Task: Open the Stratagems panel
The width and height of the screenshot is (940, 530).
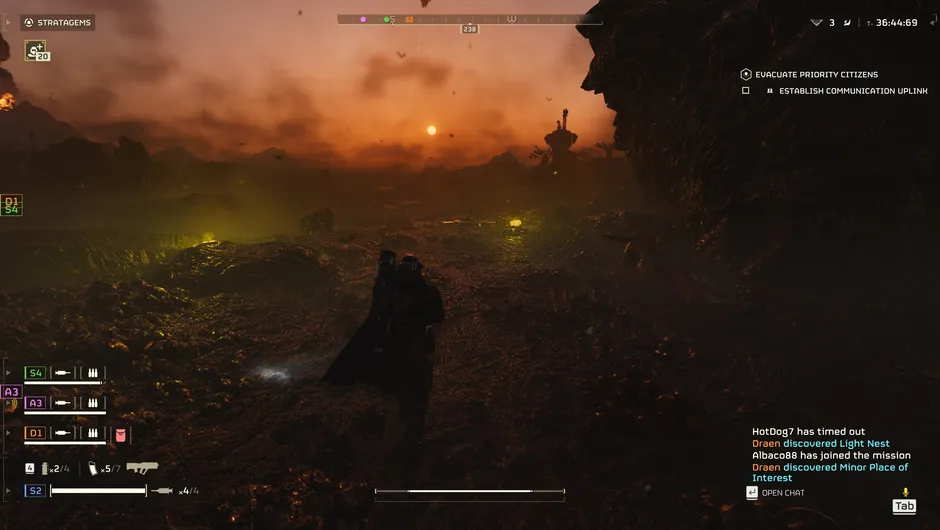Action: pos(58,22)
